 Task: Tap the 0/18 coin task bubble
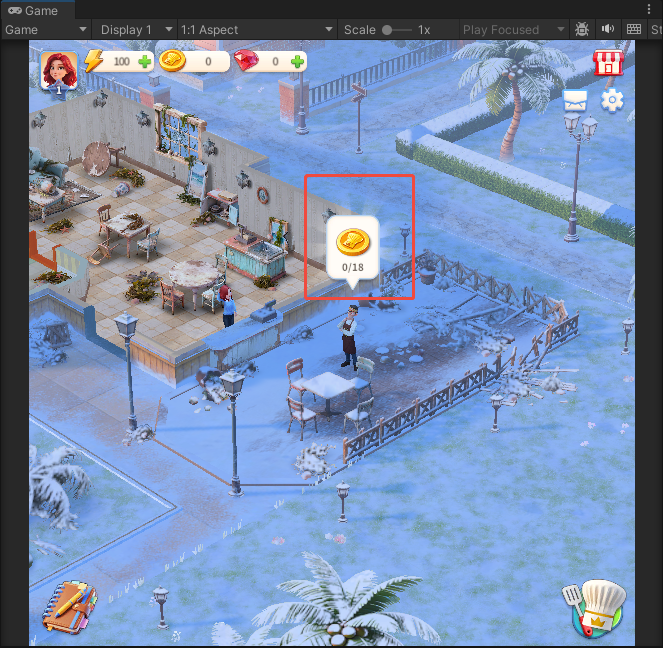[352, 246]
